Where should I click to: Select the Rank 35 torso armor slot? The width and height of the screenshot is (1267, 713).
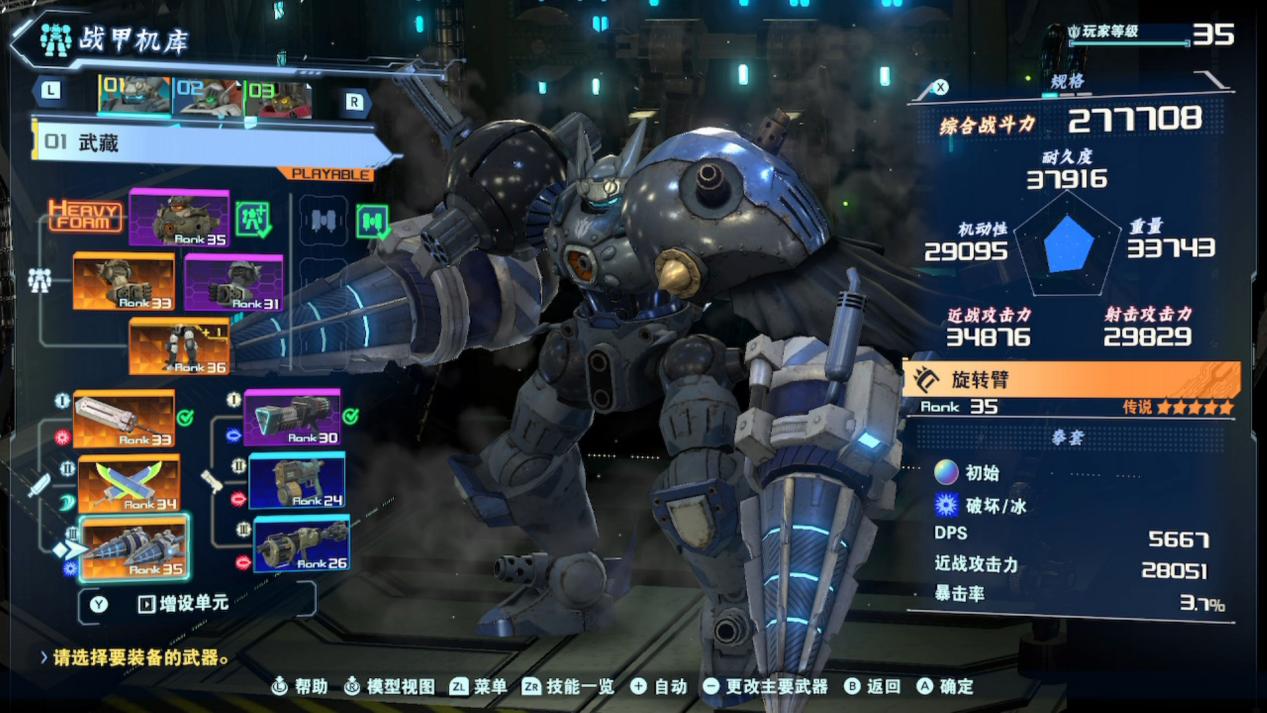(x=179, y=217)
